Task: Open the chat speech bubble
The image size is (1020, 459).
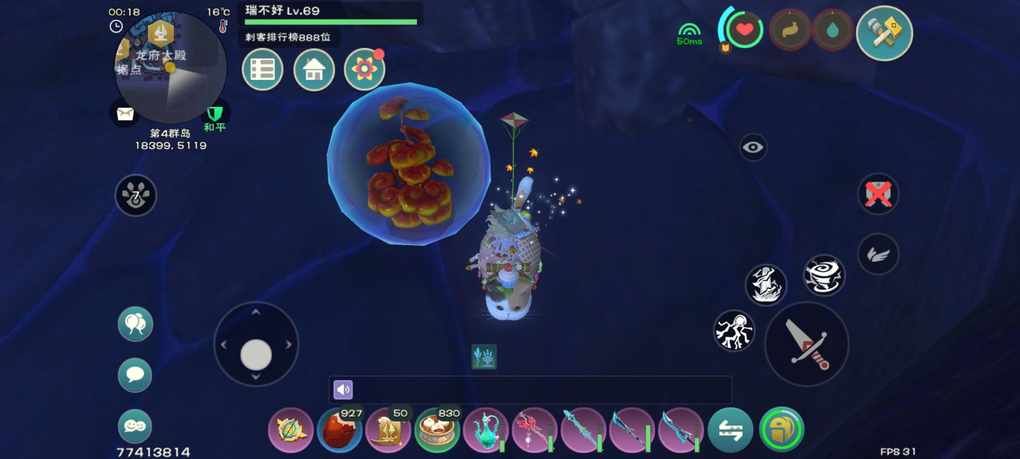Action: click(135, 375)
